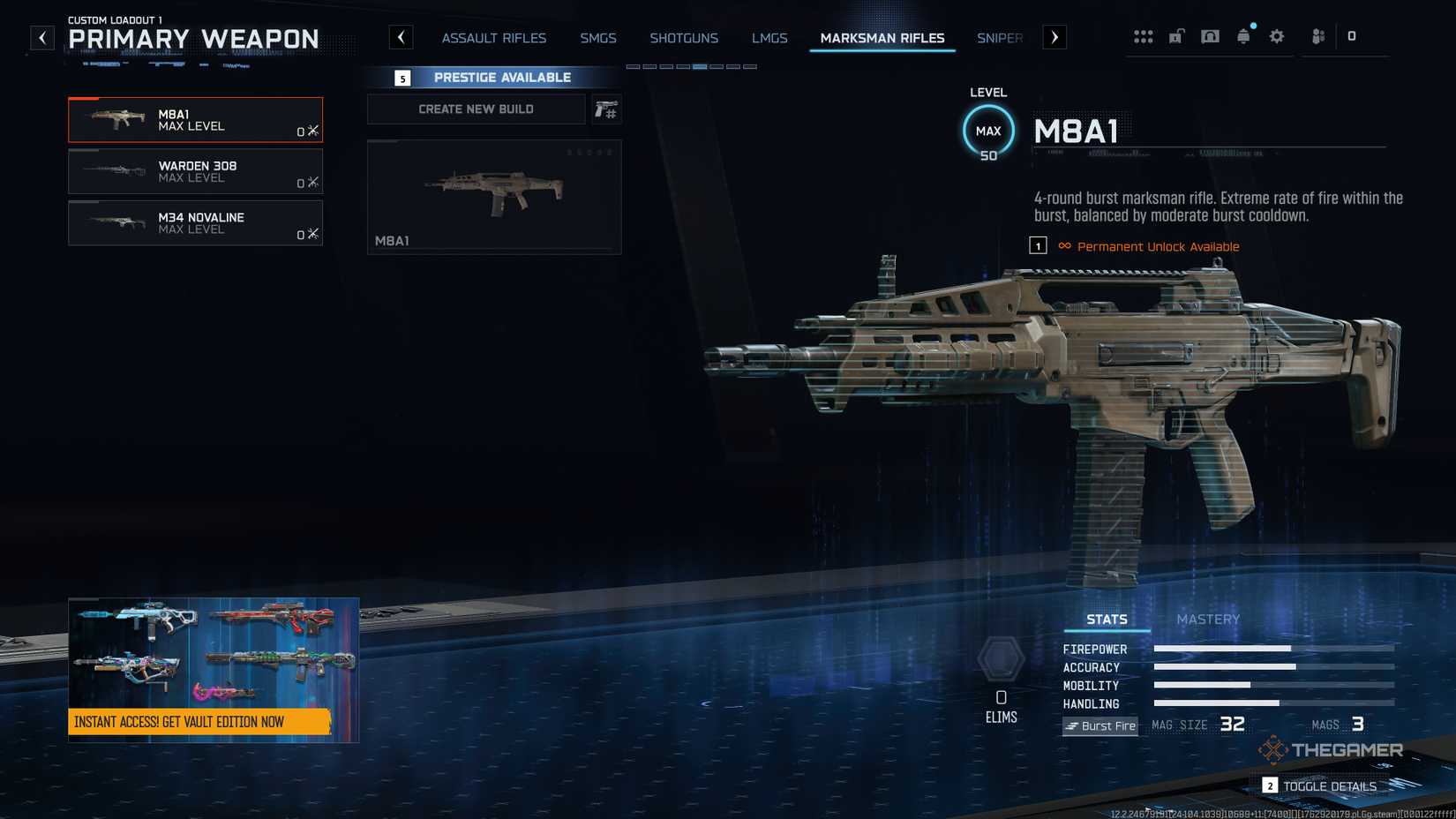Click the 5 badge on Prestige Available
The width and height of the screenshot is (1456, 819).
click(x=403, y=78)
